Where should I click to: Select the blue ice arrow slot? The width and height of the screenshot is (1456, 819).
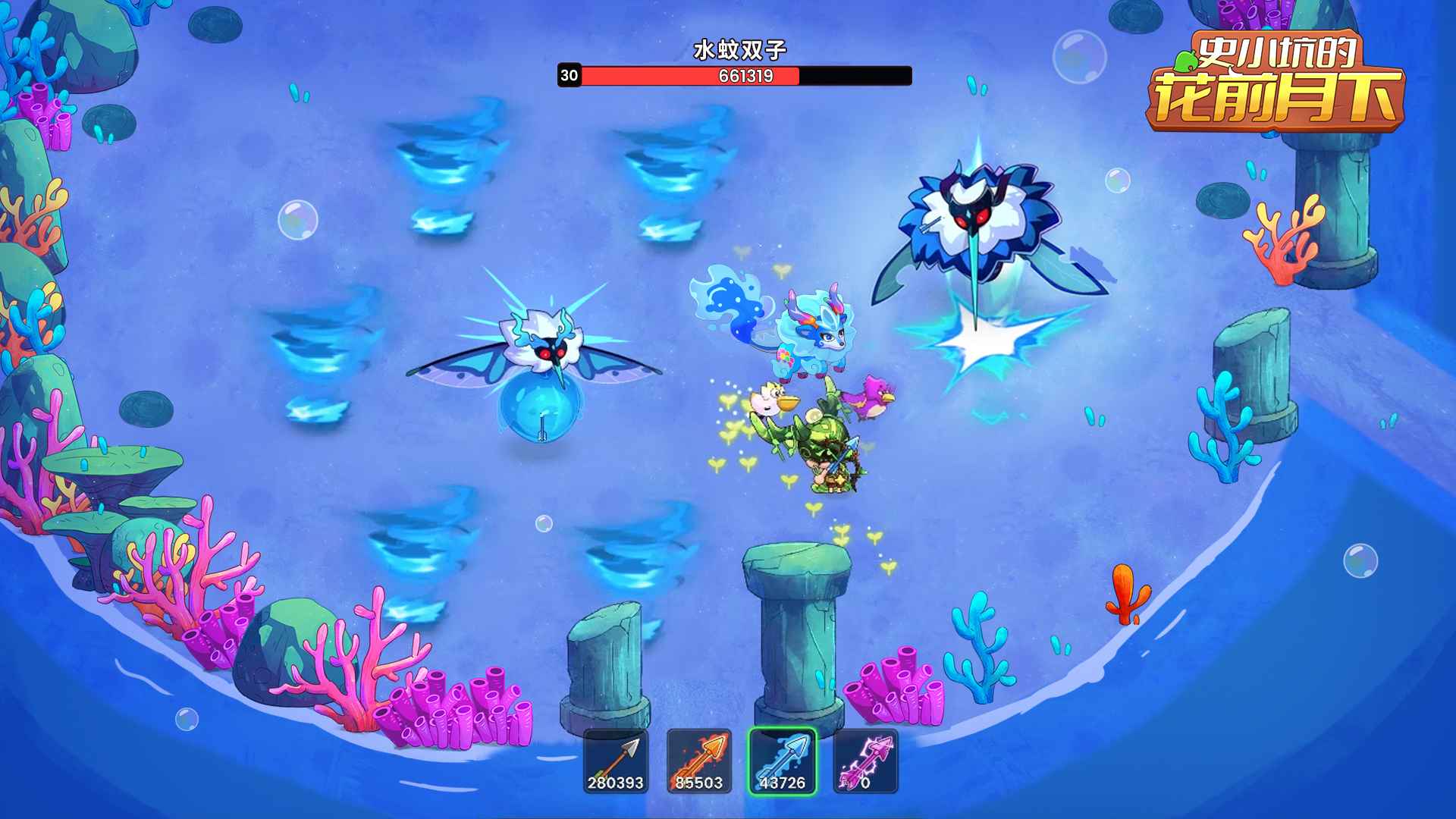[x=783, y=761]
